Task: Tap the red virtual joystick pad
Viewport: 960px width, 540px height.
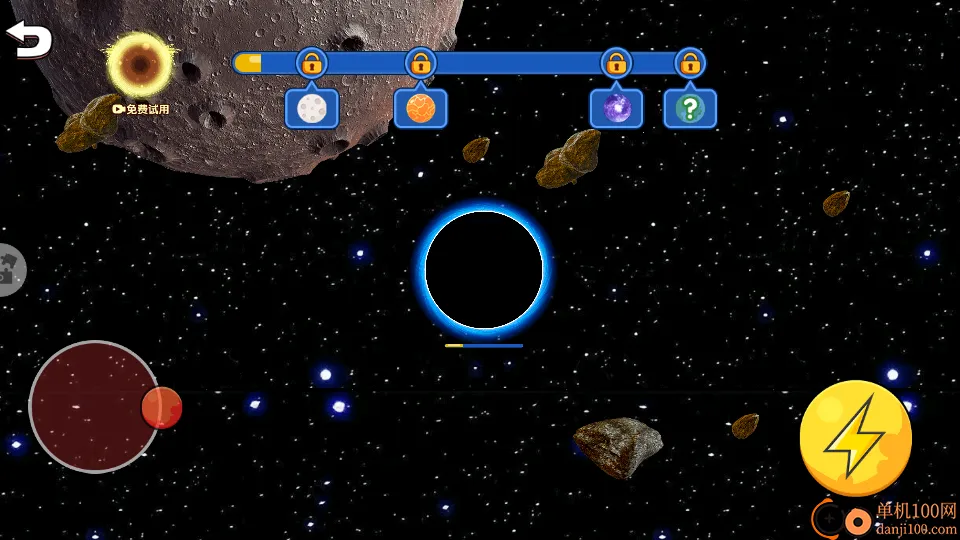Action: click(x=94, y=406)
